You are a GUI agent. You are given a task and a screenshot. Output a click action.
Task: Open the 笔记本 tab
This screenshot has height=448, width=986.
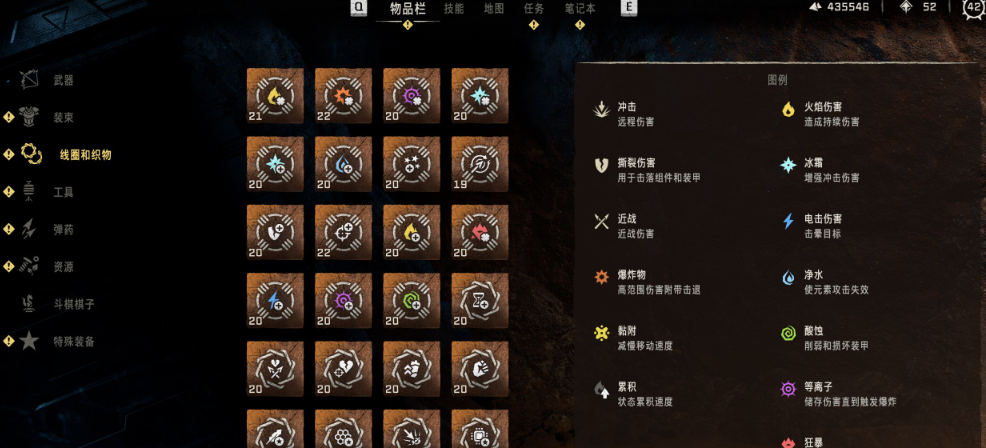click(x=580, y=9)
